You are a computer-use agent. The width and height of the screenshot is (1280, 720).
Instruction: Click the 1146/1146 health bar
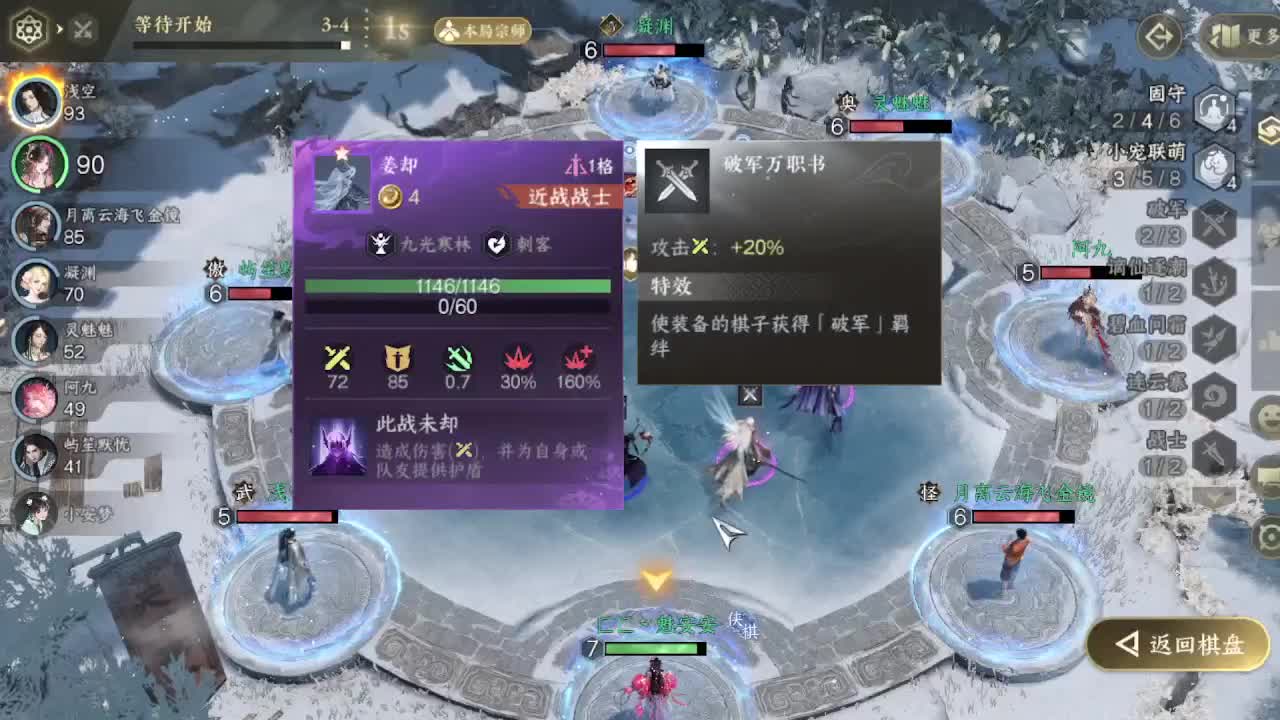(460, 286)
